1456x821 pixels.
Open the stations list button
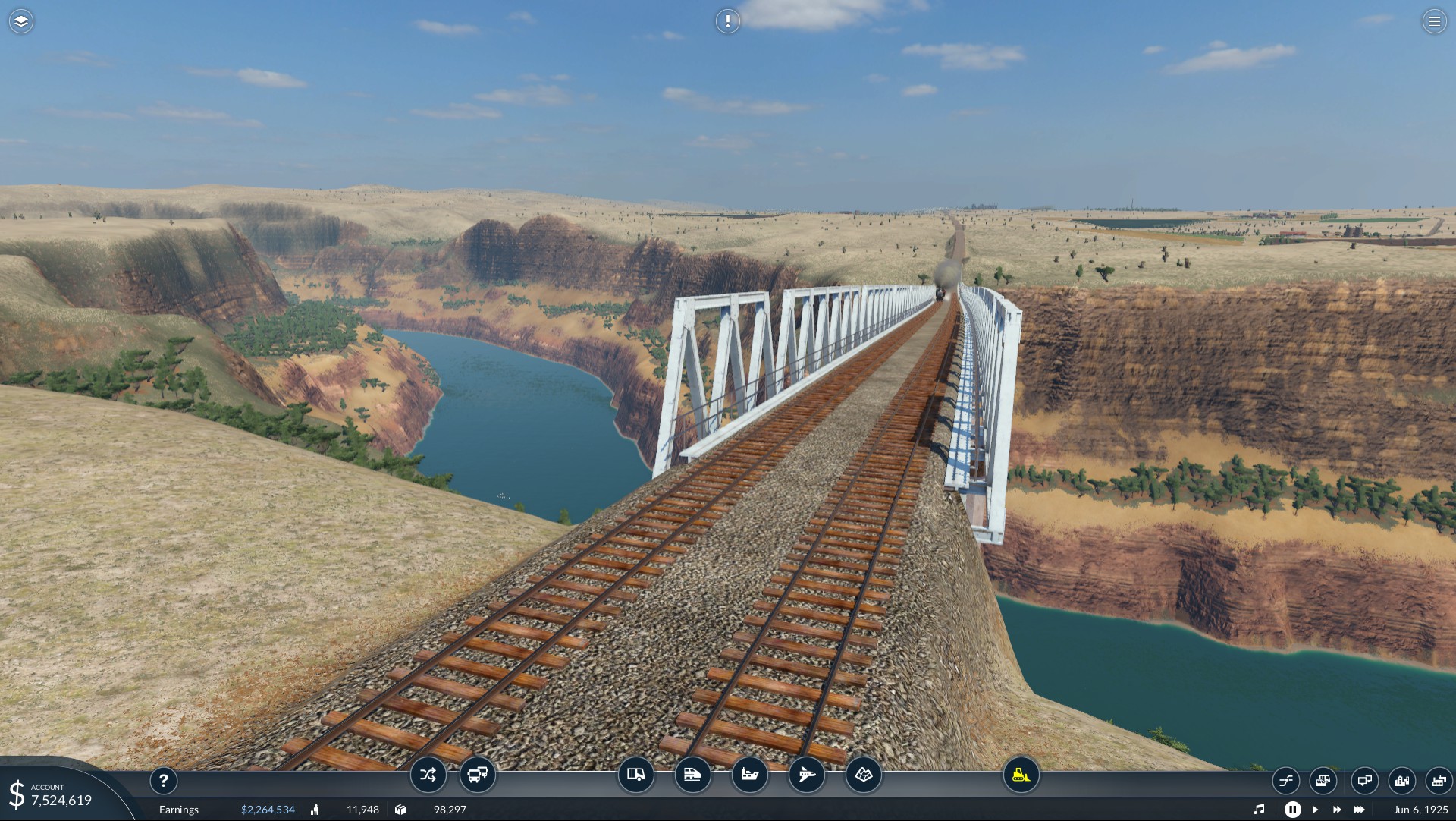coord(1286,780)
